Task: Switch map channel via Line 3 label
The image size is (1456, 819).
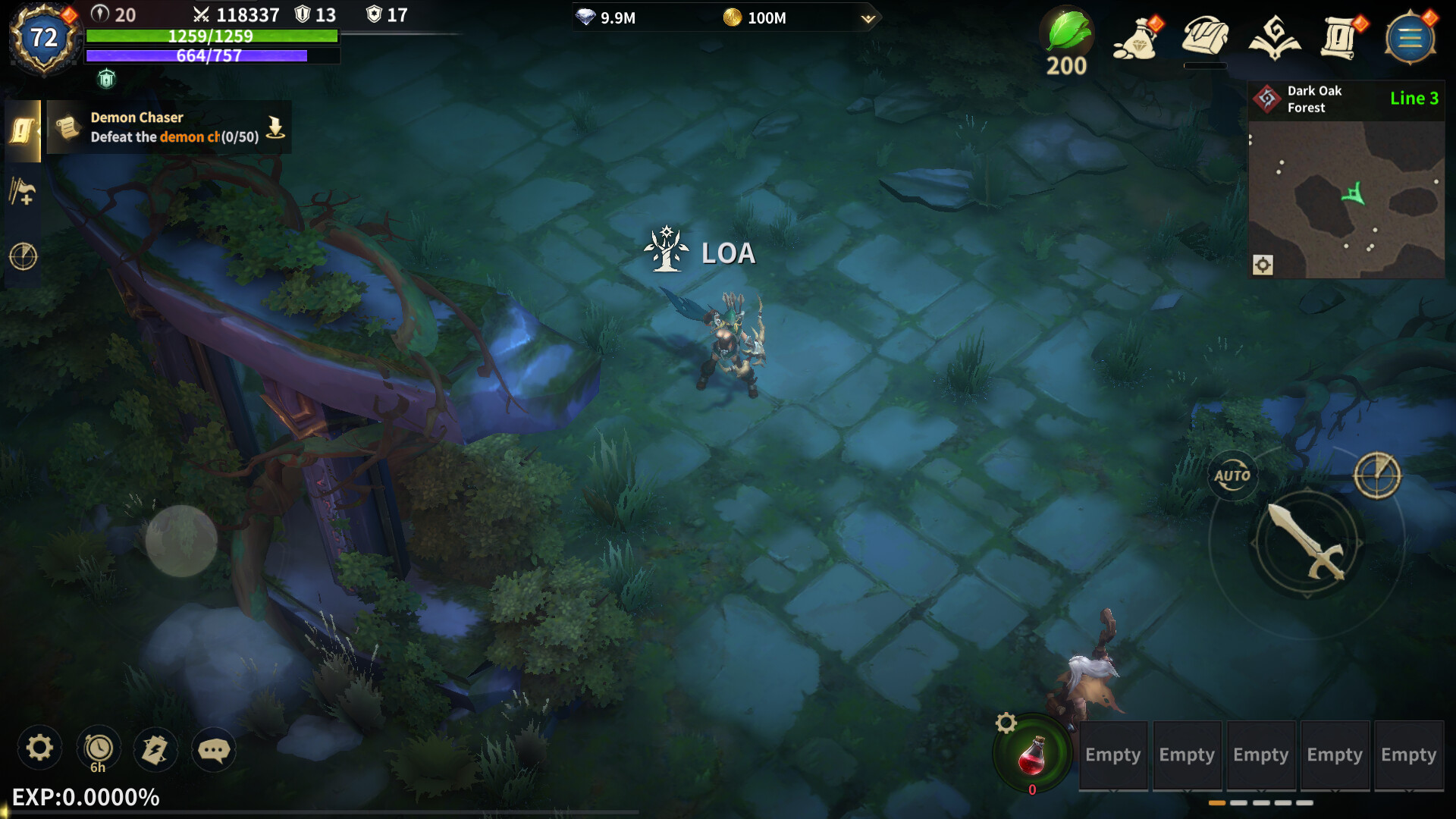Action: [x=1415, y=98]
